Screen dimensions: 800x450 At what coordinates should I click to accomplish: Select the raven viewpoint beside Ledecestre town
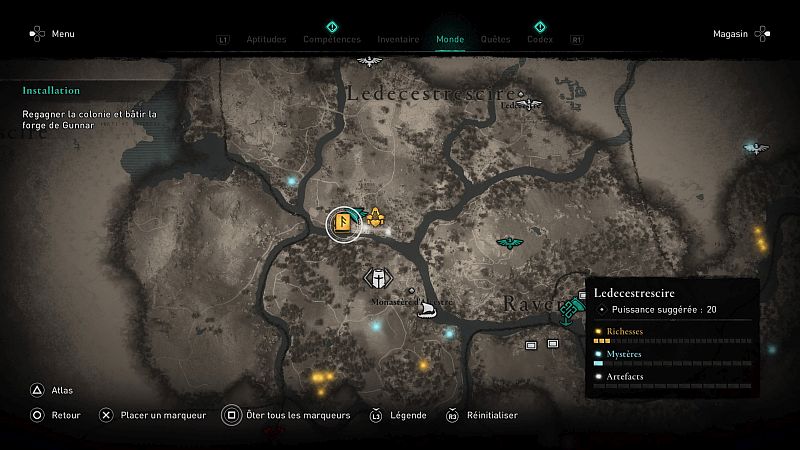click(x=527, y=102)
